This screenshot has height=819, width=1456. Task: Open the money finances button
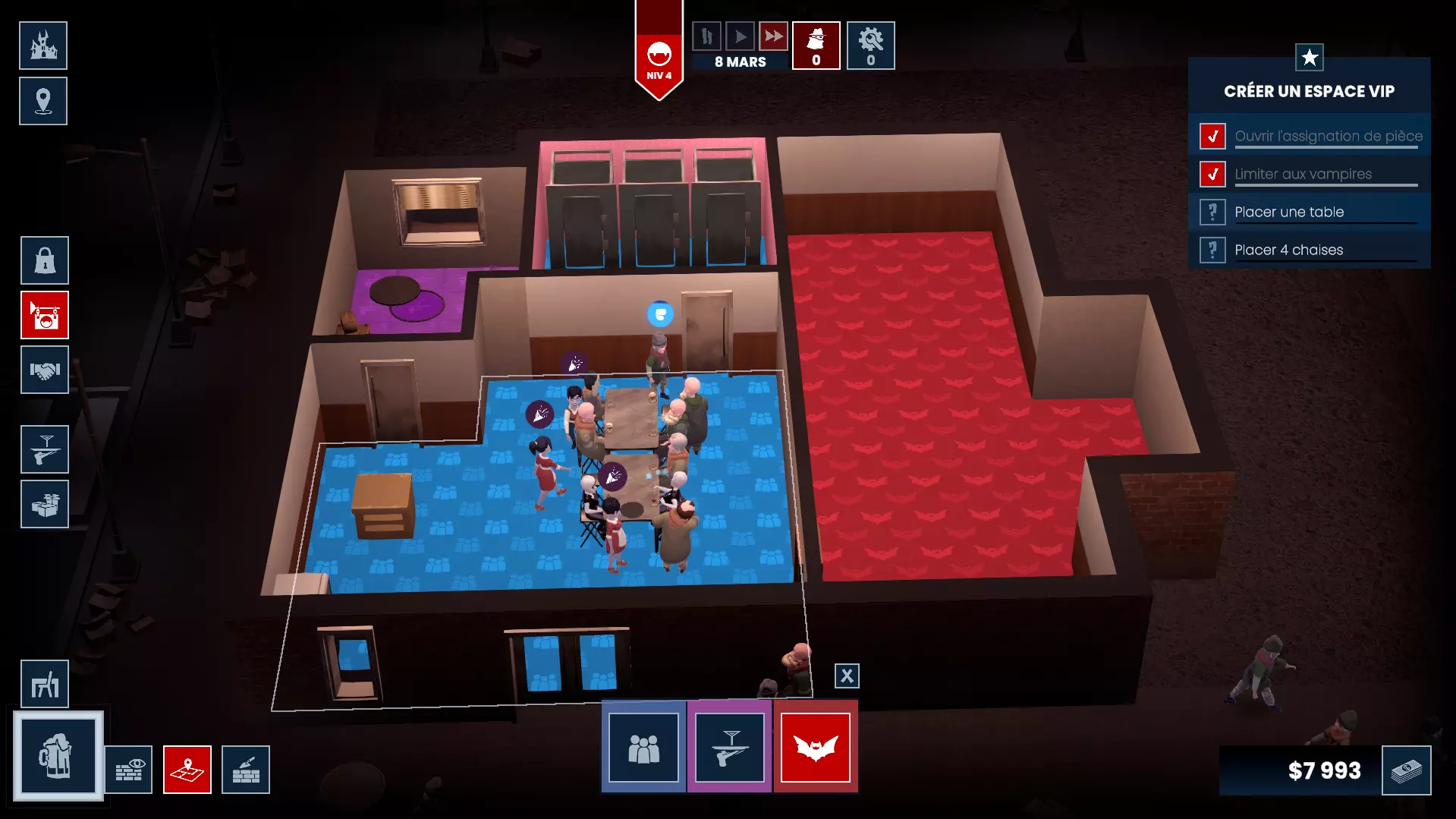click(1406, 770)
